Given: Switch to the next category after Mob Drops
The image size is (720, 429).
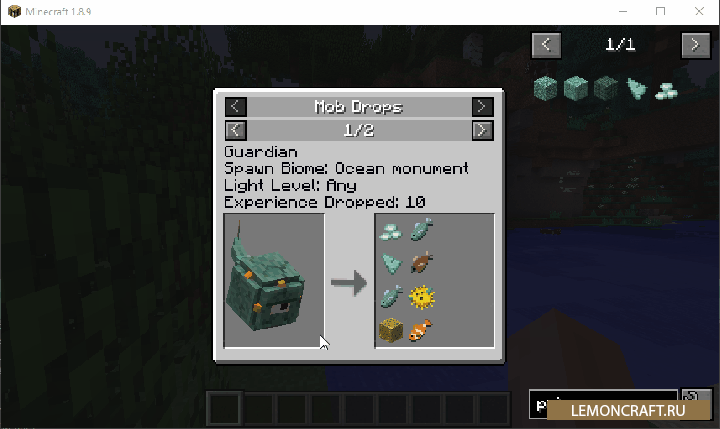Looking at the screenshot, I should click(482, 106).
